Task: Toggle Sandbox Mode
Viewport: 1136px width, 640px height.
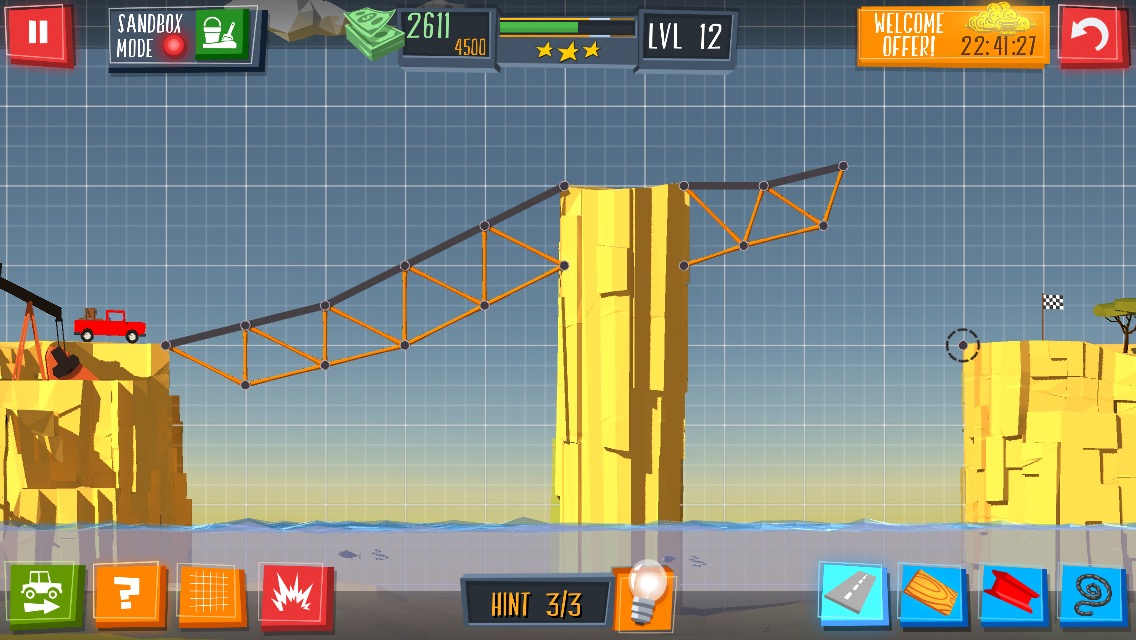Action: tap(152, 36)
